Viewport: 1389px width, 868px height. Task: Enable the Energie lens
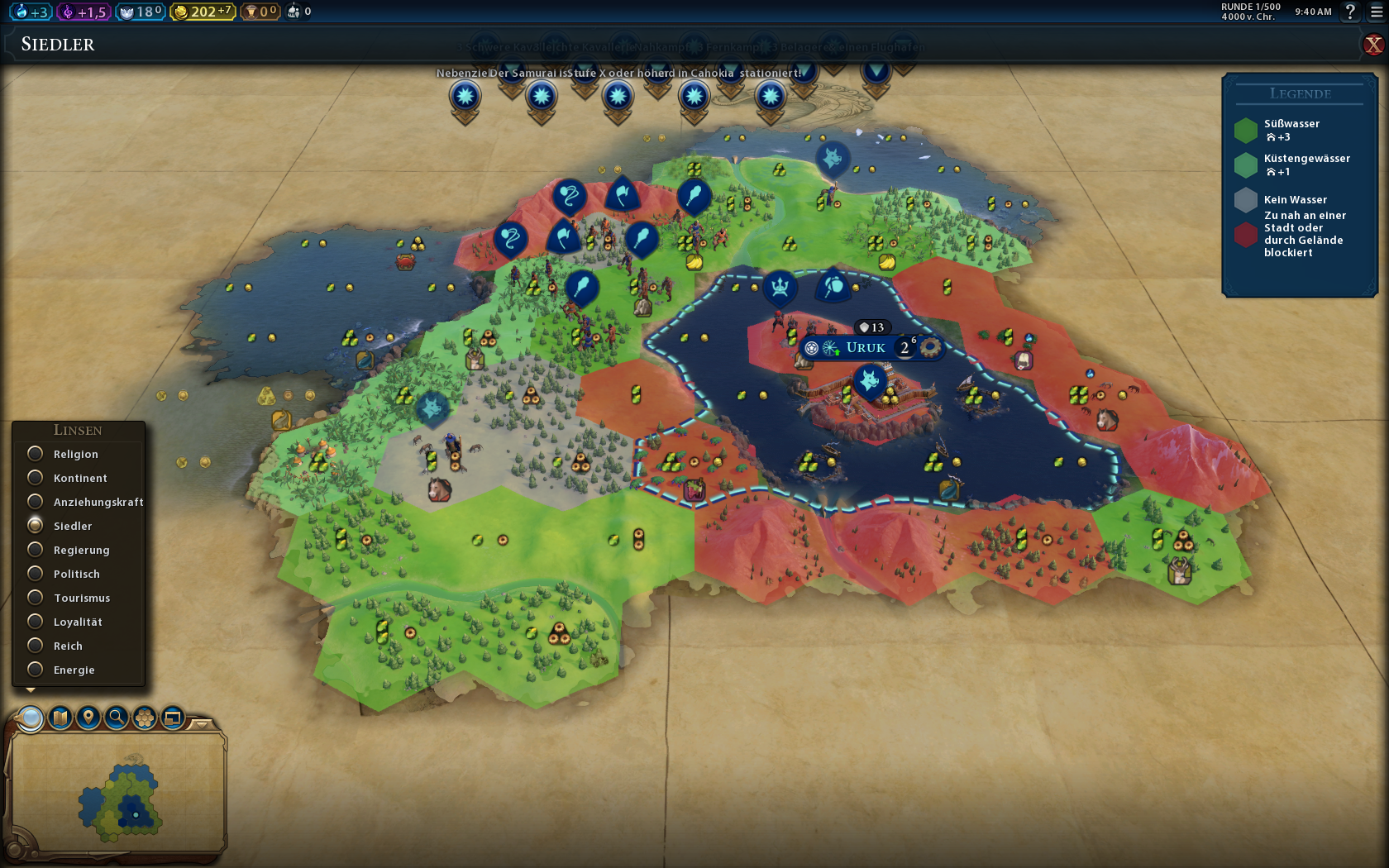click(36, 670)
